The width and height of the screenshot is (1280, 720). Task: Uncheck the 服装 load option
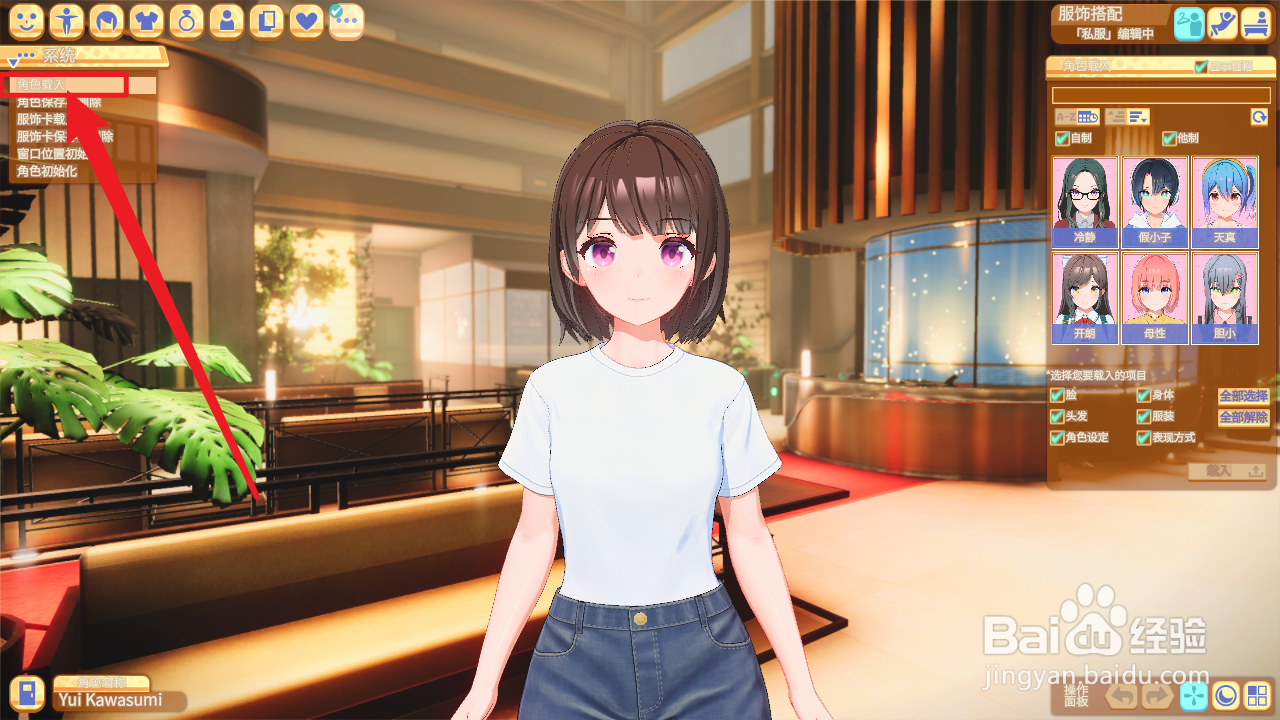coord(1143,417)
